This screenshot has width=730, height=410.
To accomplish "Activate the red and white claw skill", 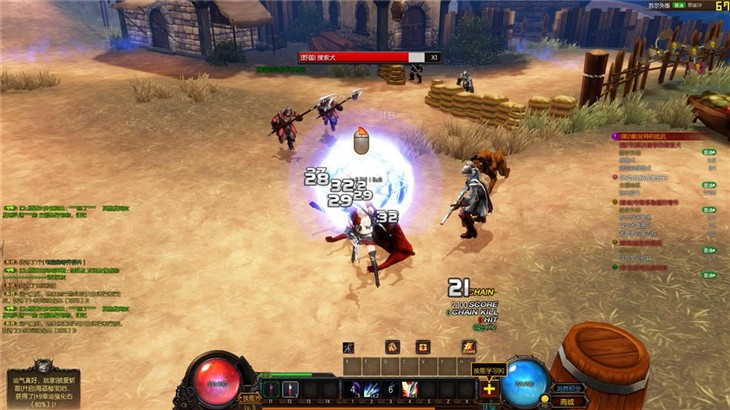I will [408, 390].
